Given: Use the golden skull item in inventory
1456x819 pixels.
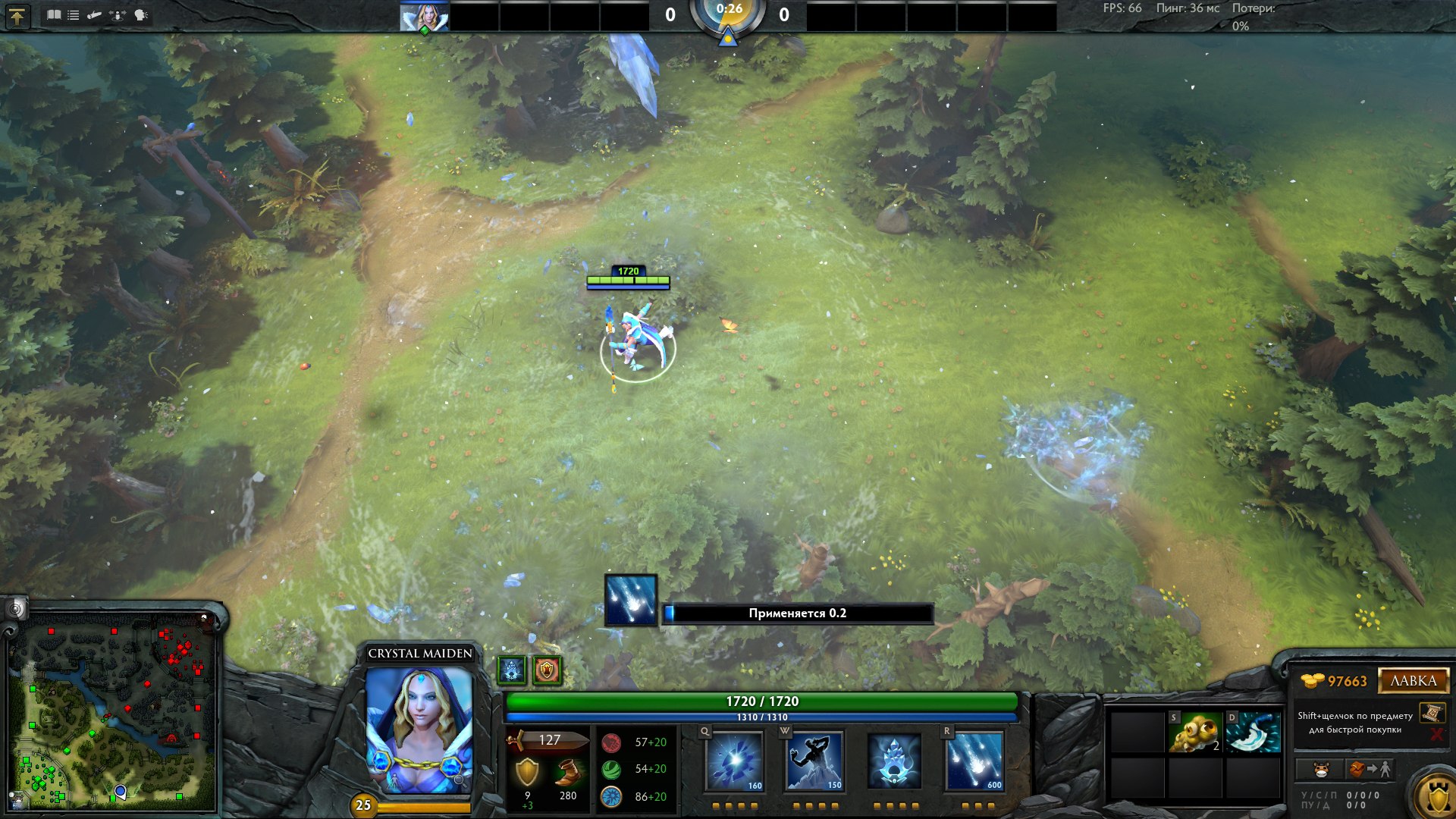Looking at the screenshot, I should coord(1195,732).
